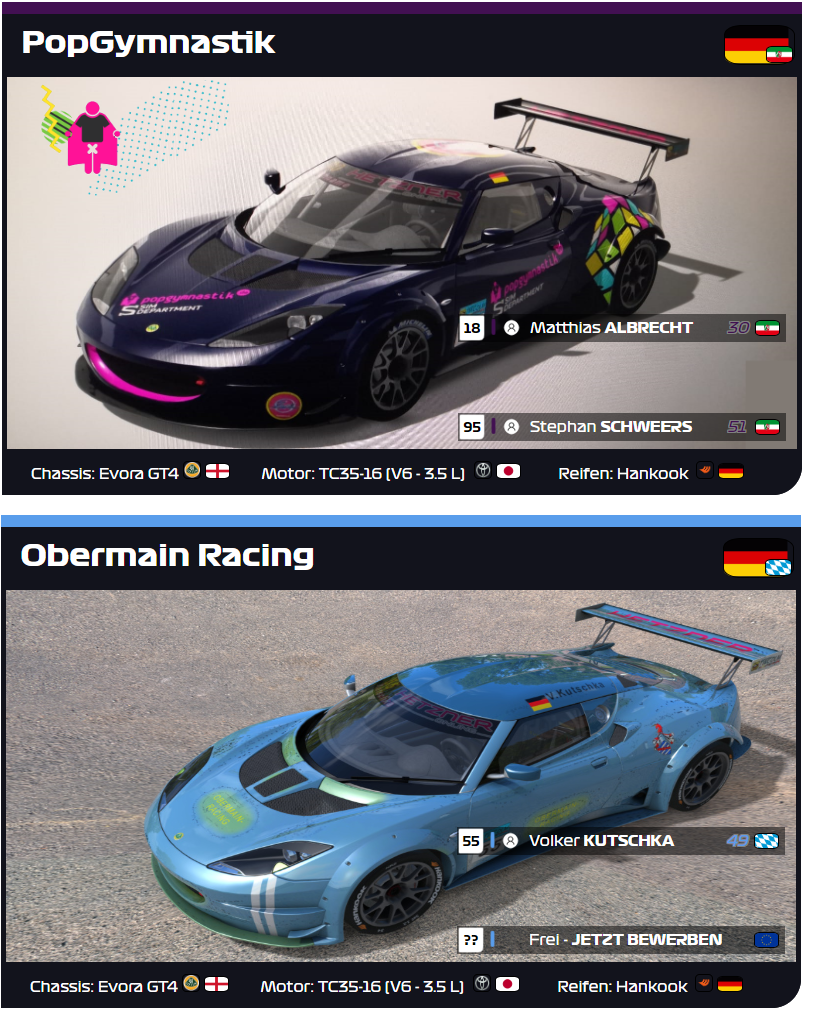The height and width of the screenshot is (1028, 816).
Task: Click the number 18 driver badge
Action: click(x=472, y=328)
